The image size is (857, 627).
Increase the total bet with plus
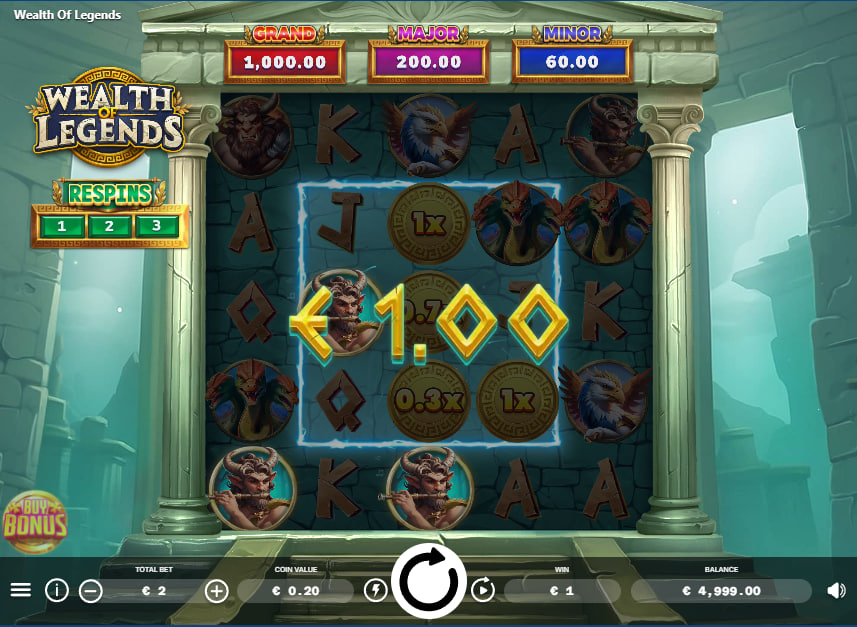pos(216,591)
